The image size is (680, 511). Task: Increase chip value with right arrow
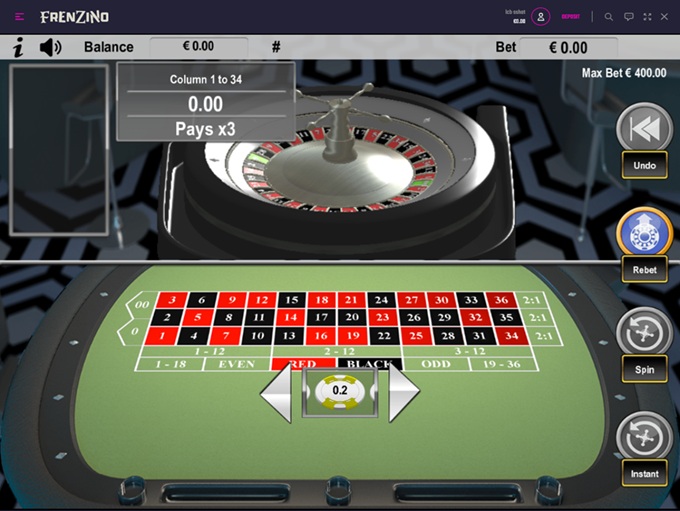[402, 391]
